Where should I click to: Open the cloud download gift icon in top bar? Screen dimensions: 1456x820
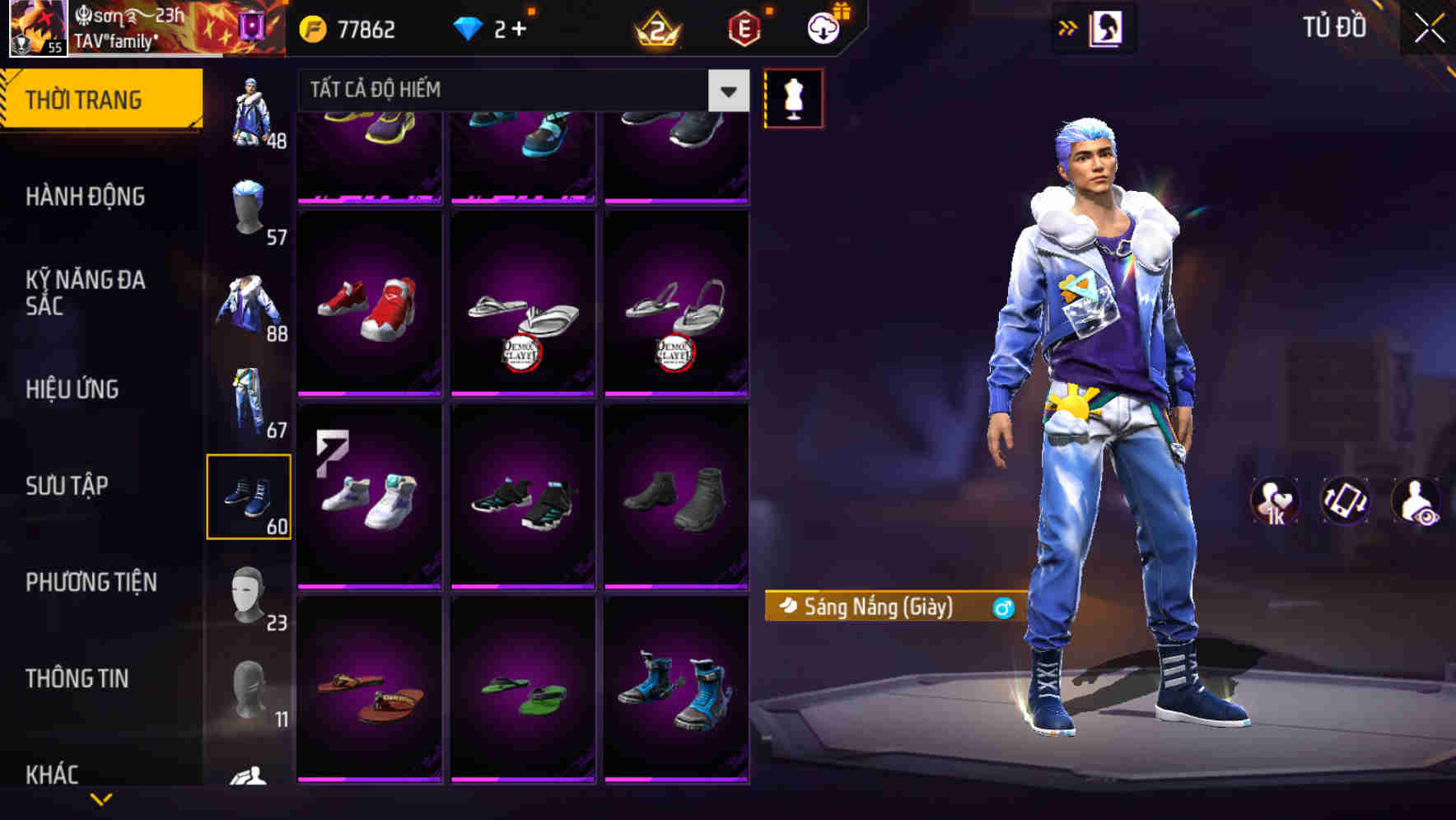(x=821, y=29)
